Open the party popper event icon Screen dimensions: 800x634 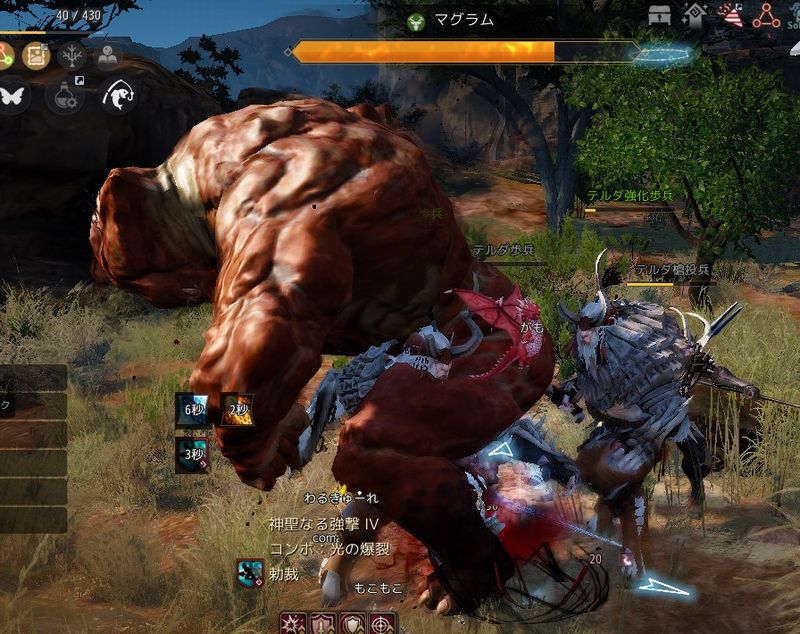[732, 16]
